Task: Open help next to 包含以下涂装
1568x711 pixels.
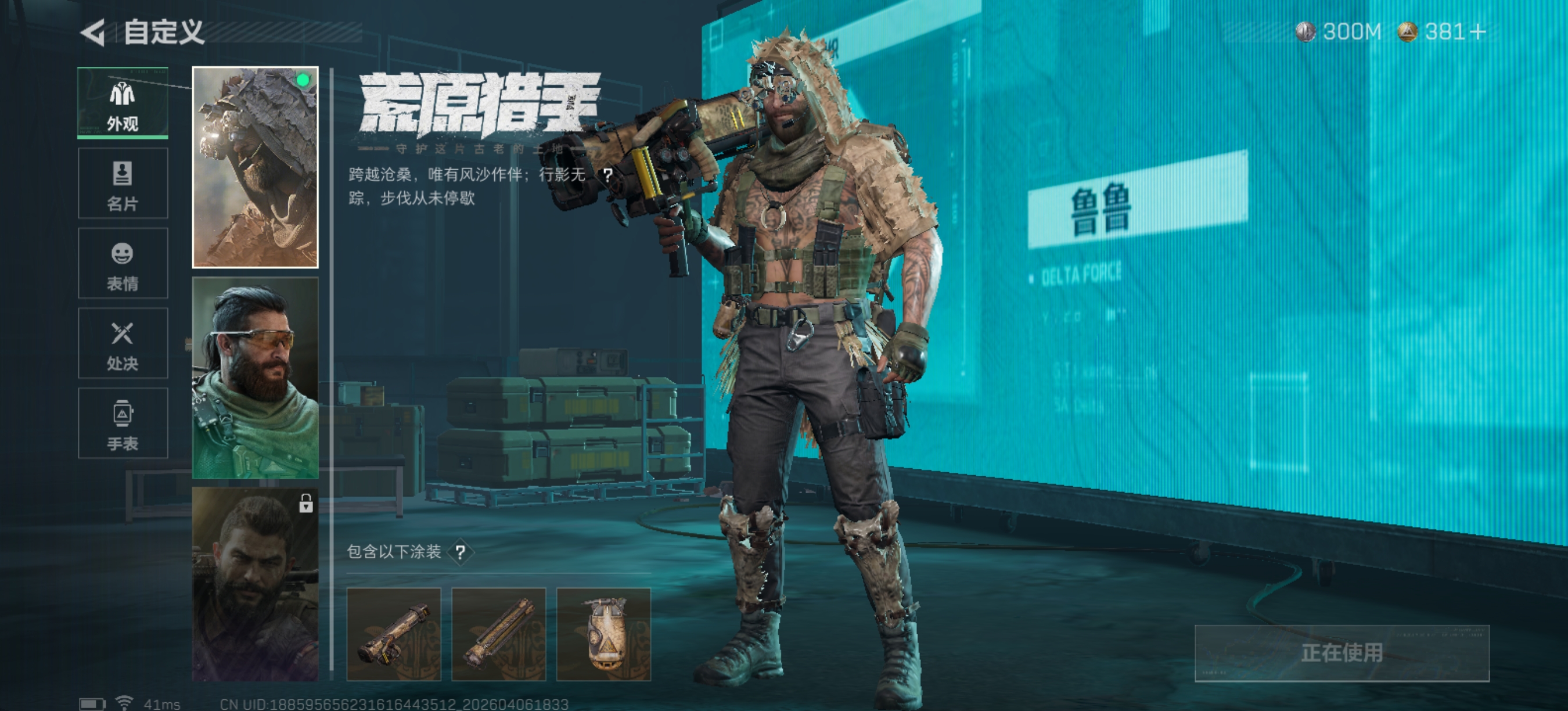Action: coord(460,552)
